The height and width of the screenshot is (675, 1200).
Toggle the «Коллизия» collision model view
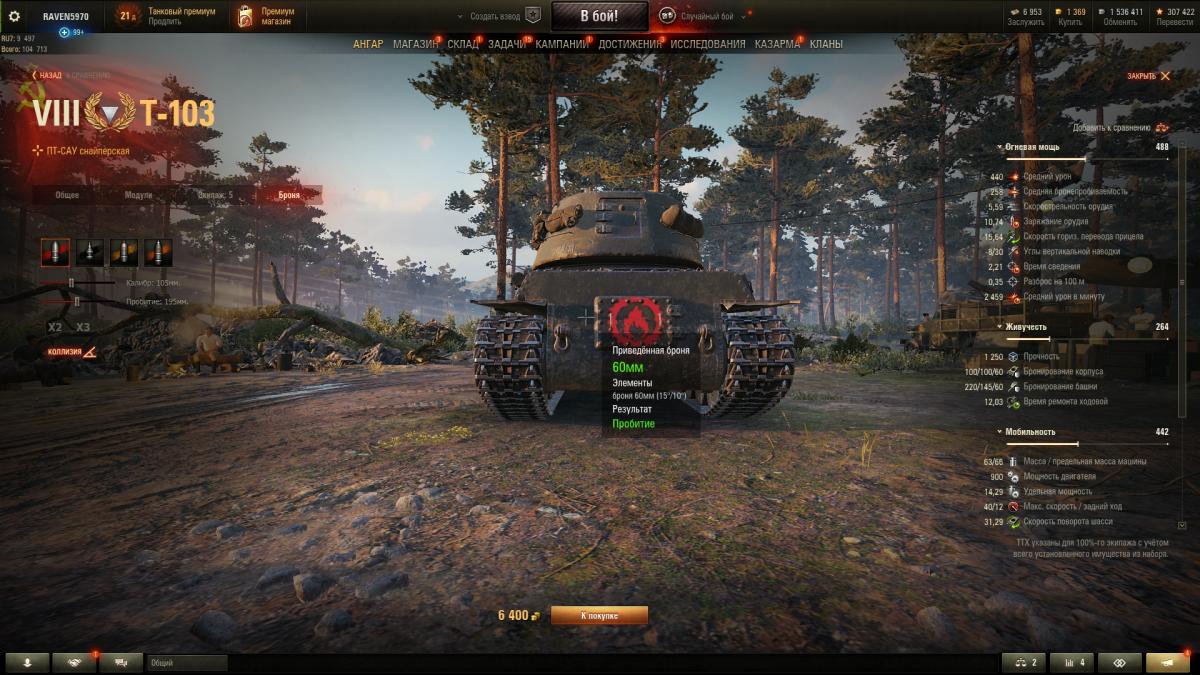[x=71, y=352]
